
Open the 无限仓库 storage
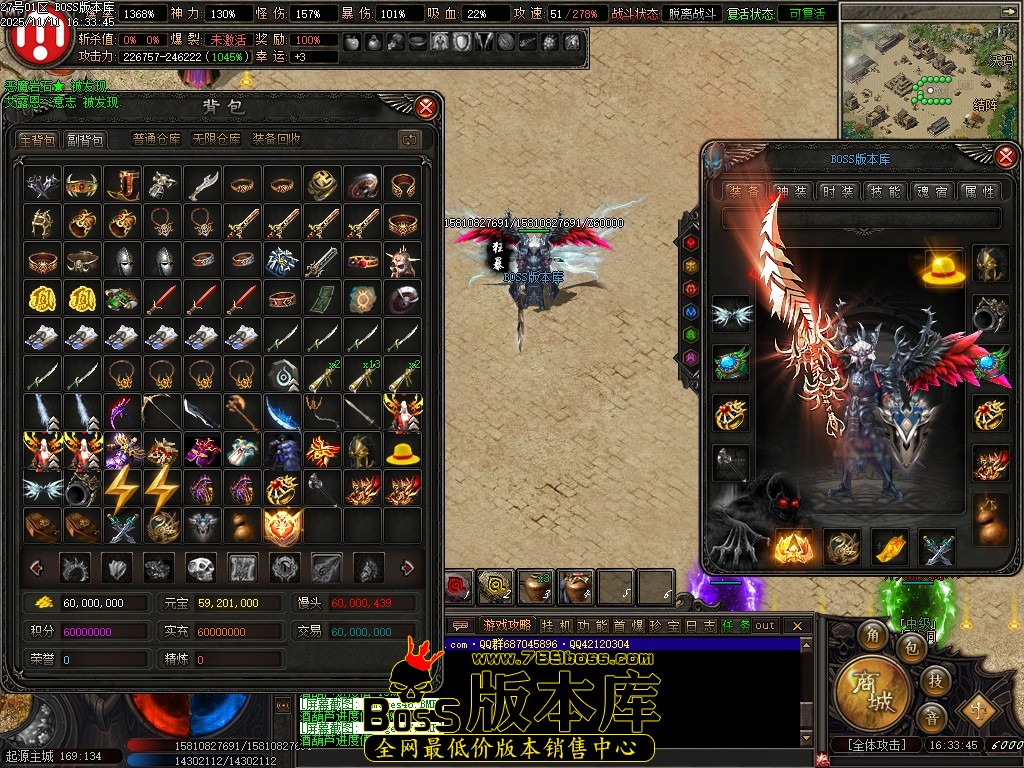tap(217, 140)
